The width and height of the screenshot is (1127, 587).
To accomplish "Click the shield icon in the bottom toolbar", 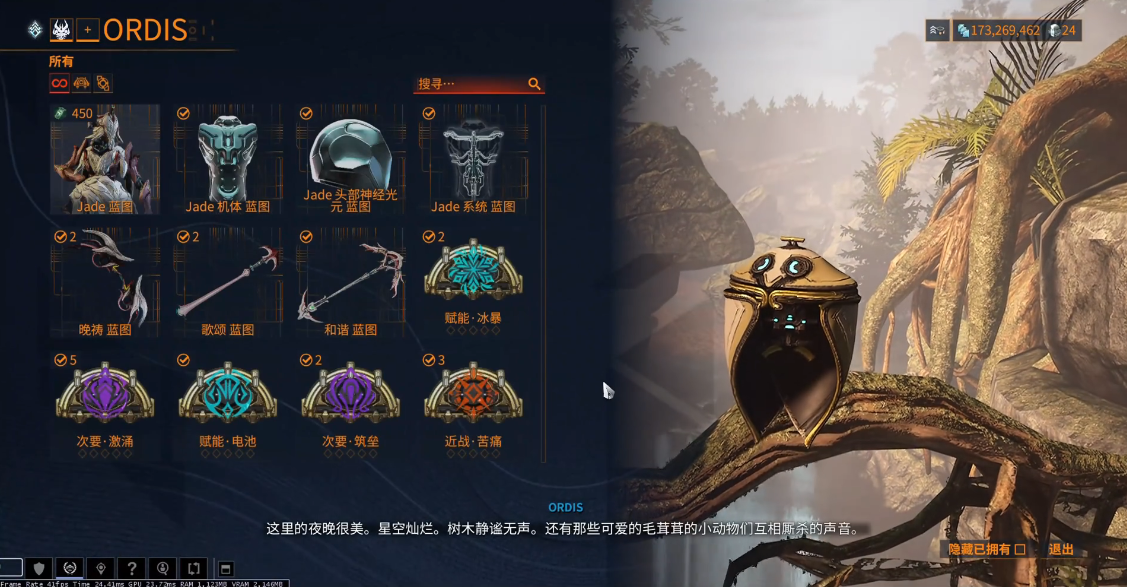I will point(38,569).
